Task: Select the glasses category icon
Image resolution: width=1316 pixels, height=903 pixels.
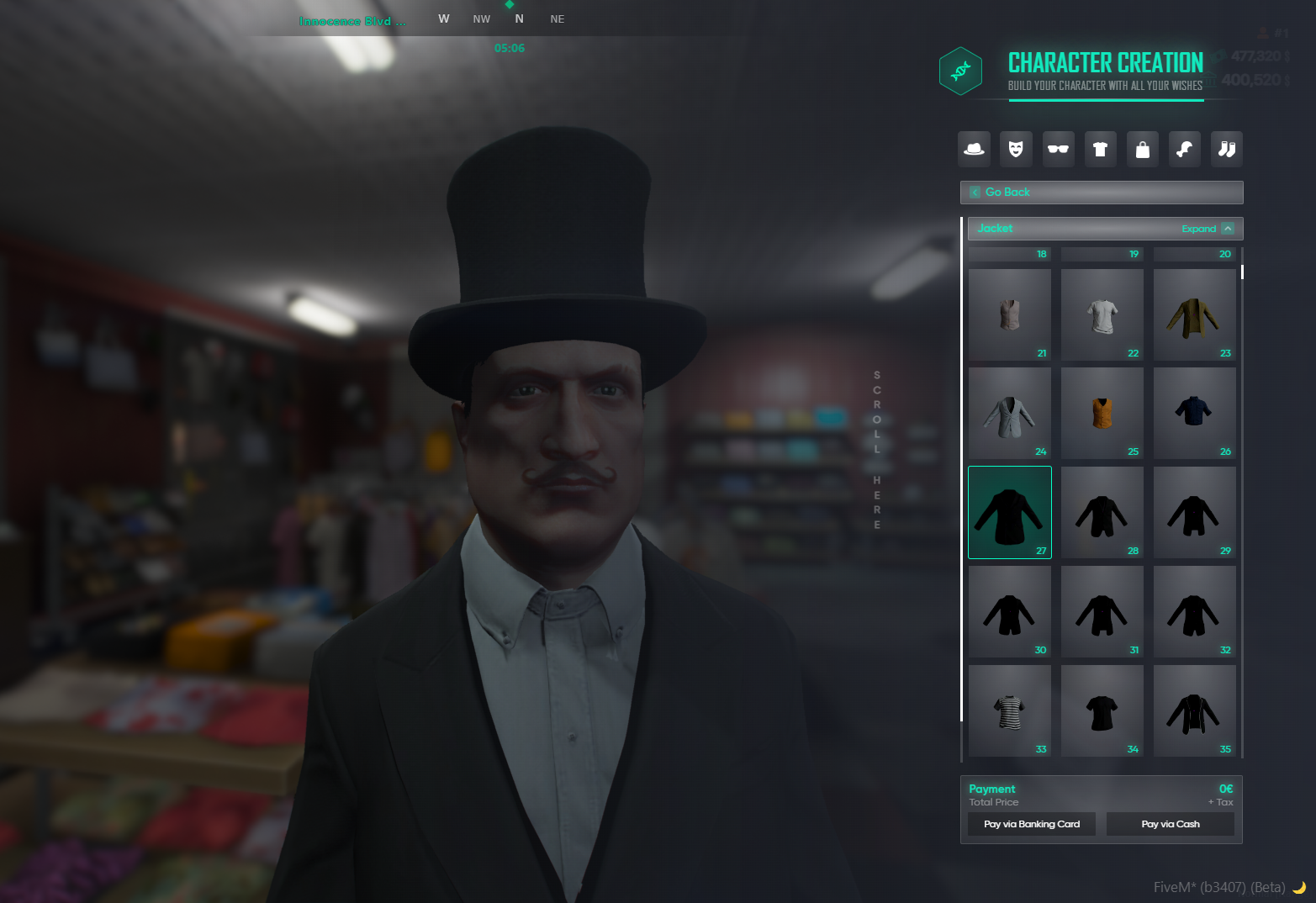Action: tap(1058, 150)
